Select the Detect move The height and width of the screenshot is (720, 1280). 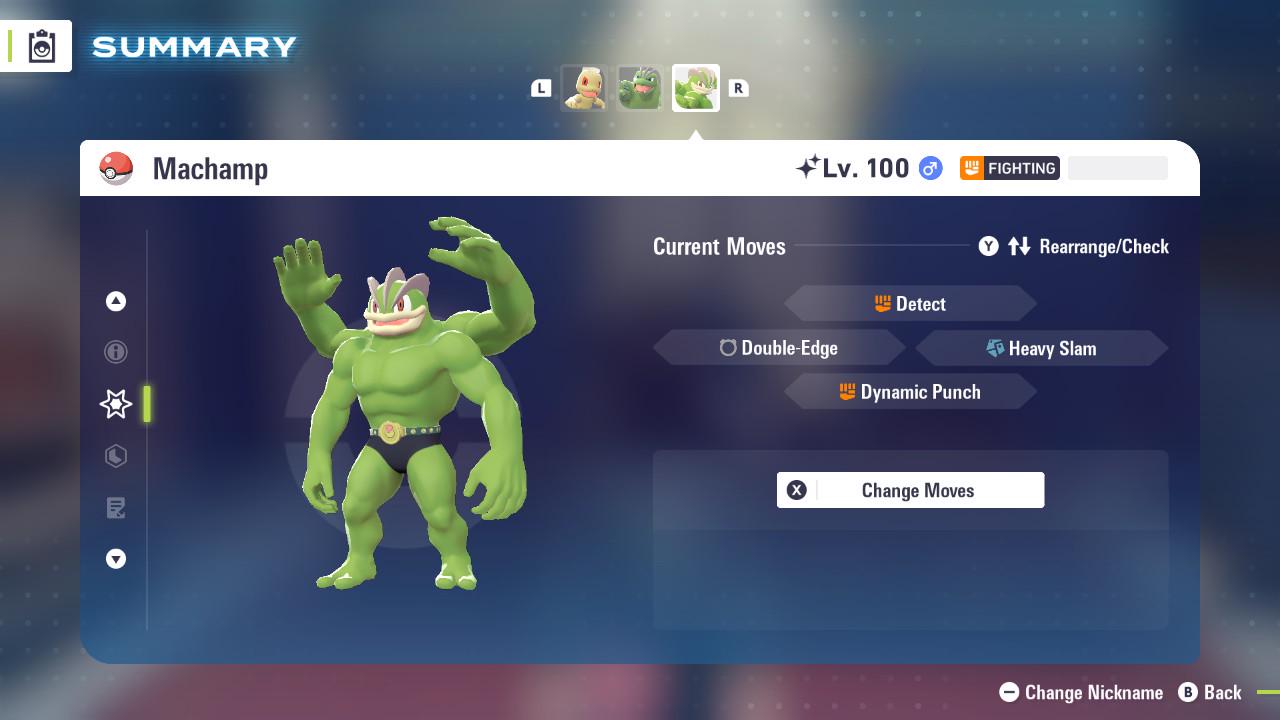click(910, 303)
